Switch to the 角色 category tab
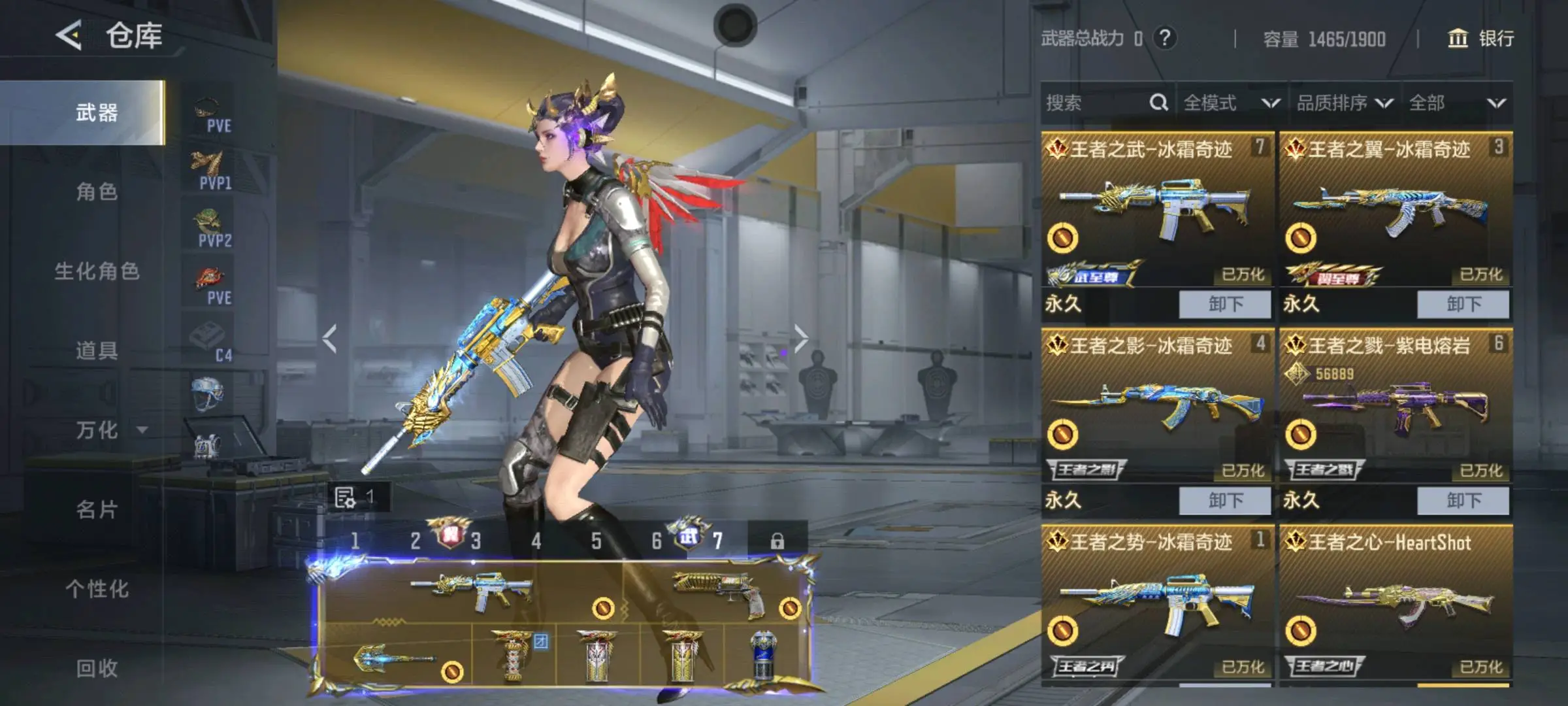Screen dimensions: 1568x706 tap(97, 192)
